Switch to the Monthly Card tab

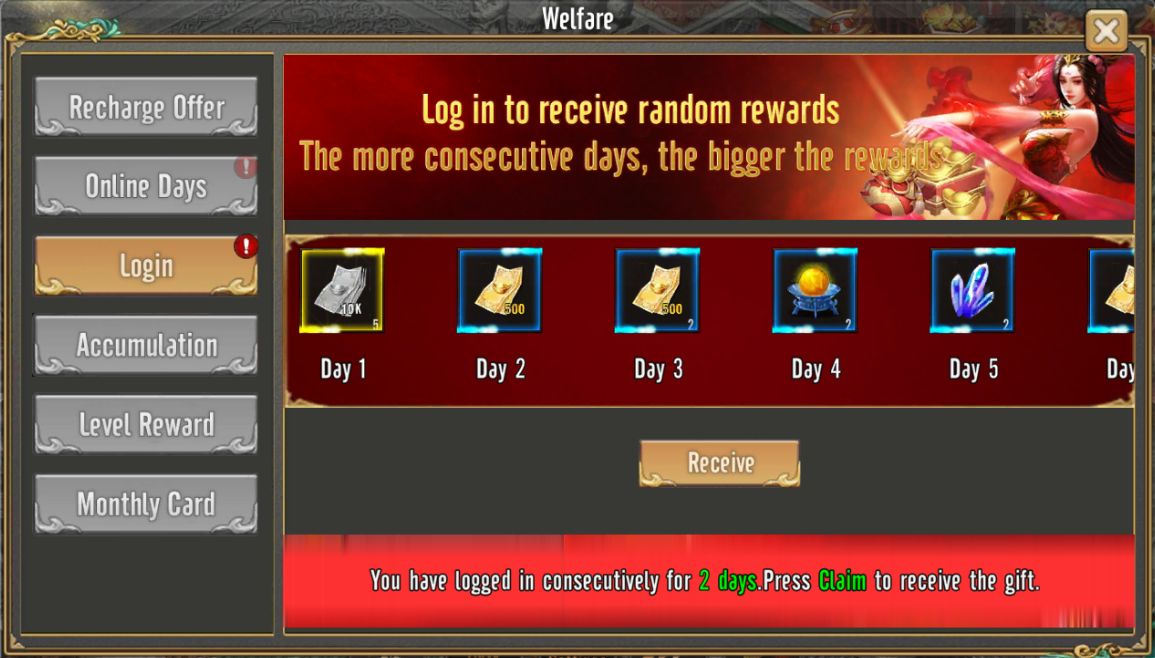146,504
